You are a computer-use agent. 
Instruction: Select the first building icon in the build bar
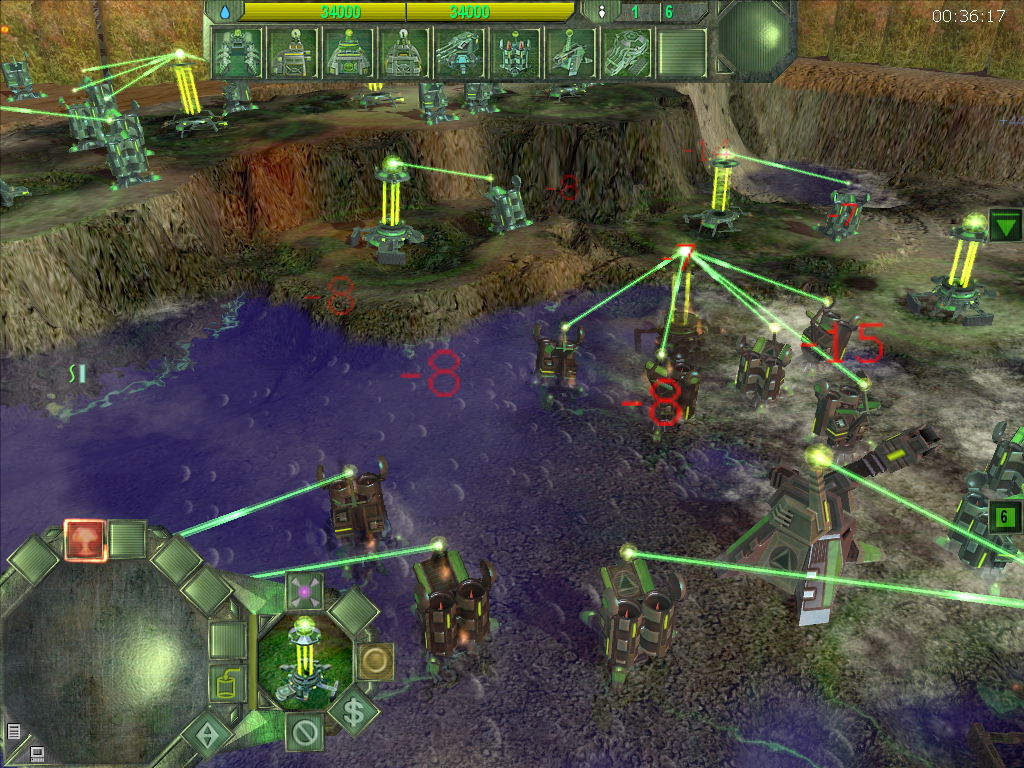point(238,52)
